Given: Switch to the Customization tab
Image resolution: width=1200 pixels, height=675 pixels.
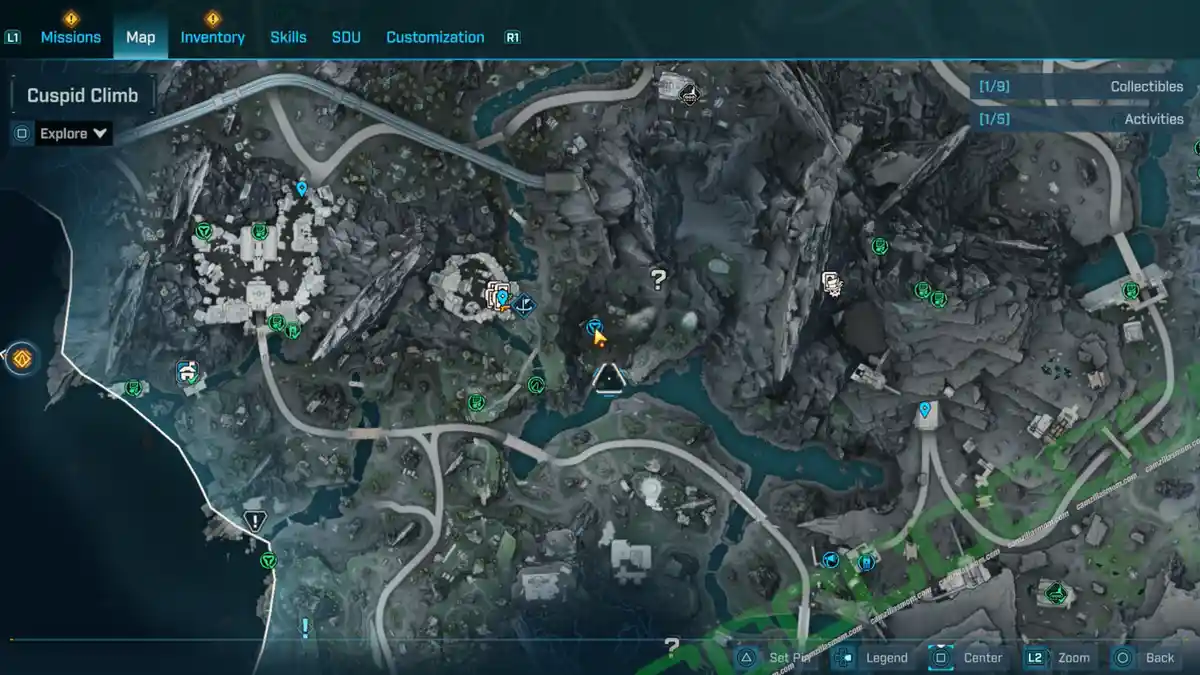Looking at the screenshot, I should (435, 37).
